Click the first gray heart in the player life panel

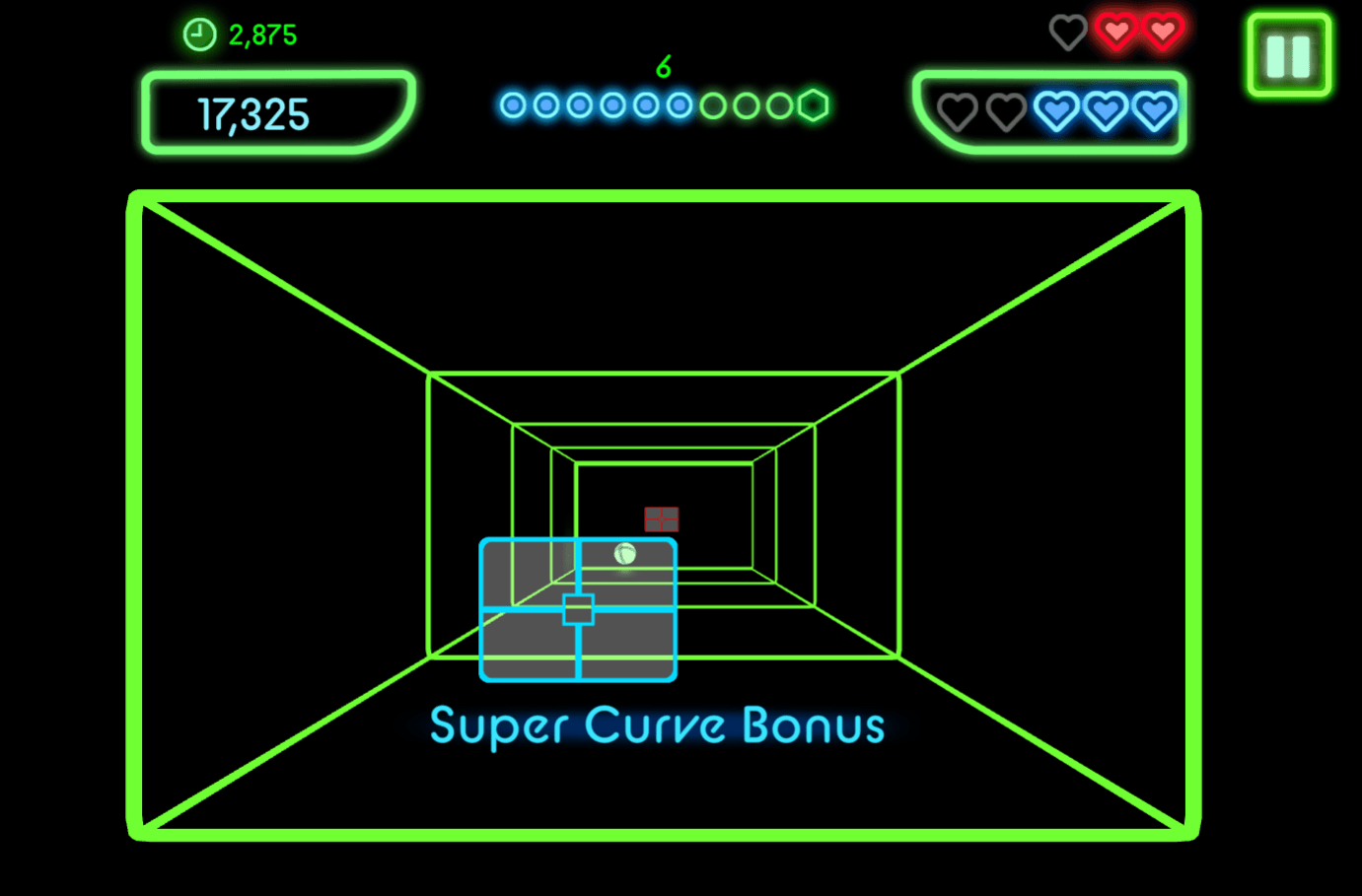pos(956,111)
